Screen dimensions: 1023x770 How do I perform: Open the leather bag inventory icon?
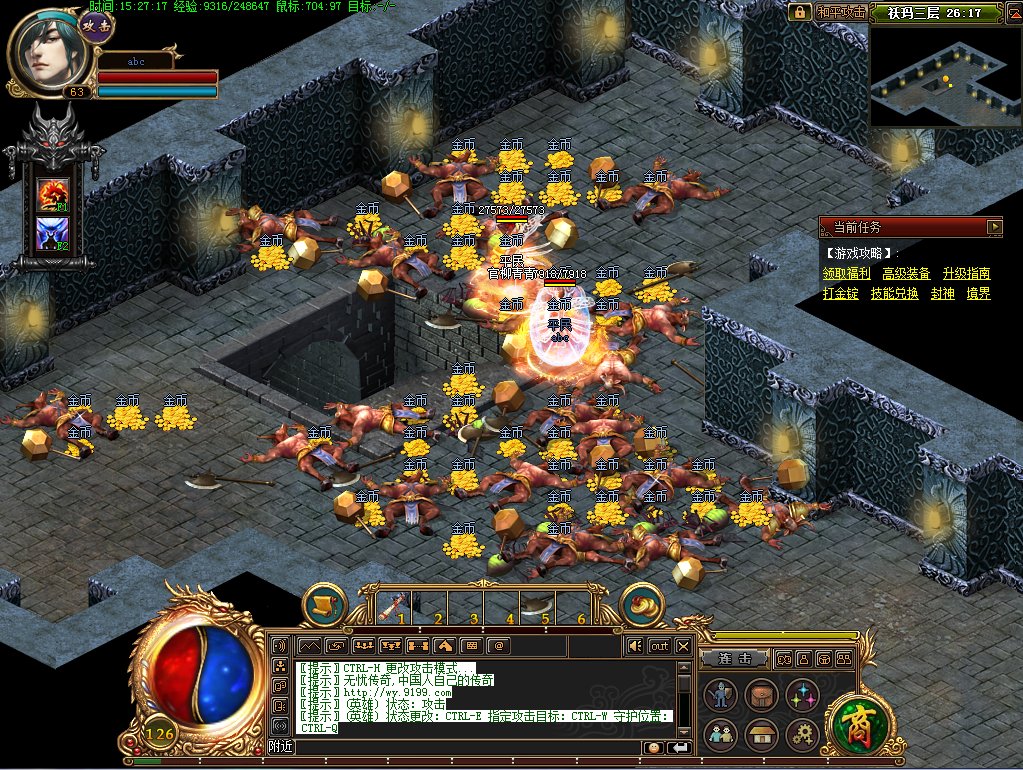759,695
